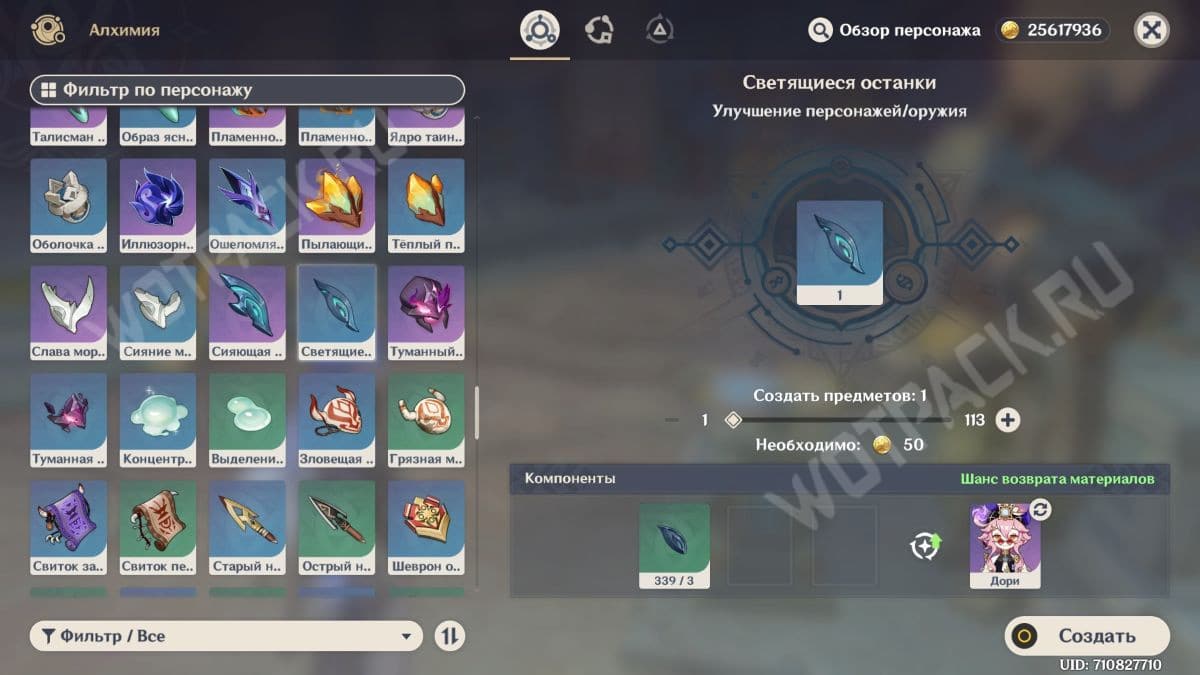Choose the Иллюзорн... purple item
Screen dimensions: 1200x675
[158, 205]
